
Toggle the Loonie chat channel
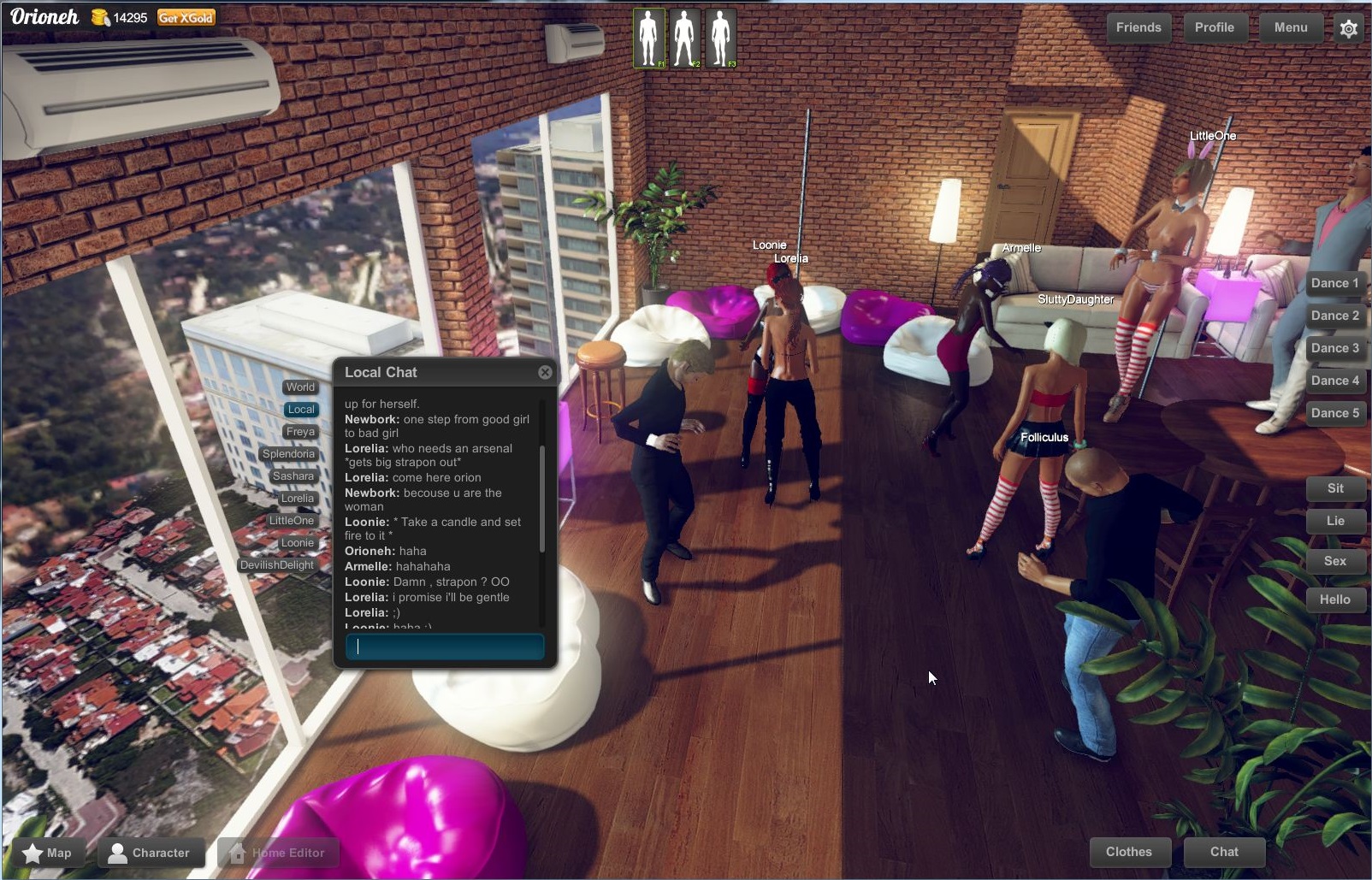point(296,542)
